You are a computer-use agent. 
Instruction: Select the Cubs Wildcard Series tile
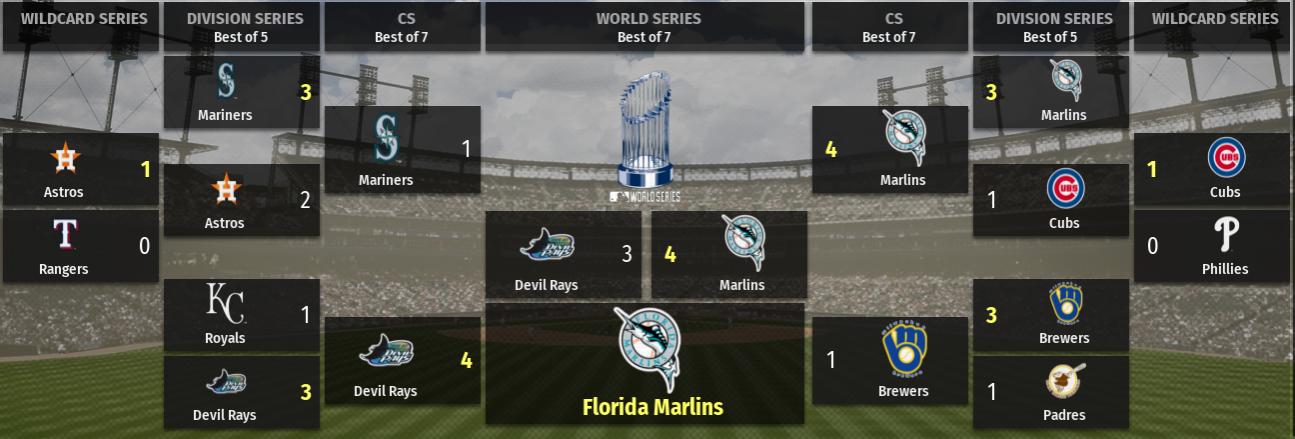pos(1211,170)
